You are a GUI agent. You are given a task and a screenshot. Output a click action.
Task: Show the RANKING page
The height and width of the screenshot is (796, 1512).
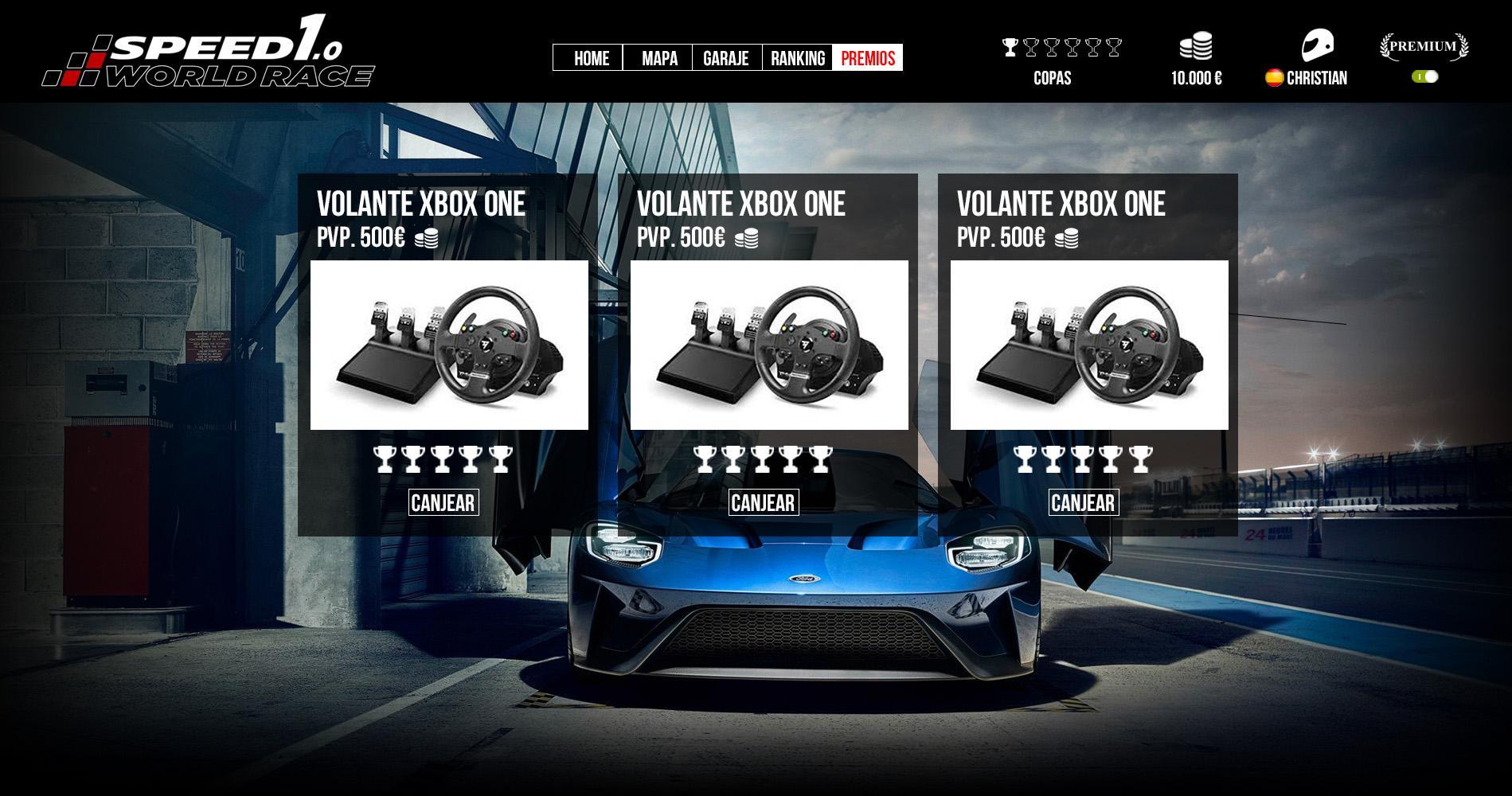pyautogui.click(x=797, y=58)
